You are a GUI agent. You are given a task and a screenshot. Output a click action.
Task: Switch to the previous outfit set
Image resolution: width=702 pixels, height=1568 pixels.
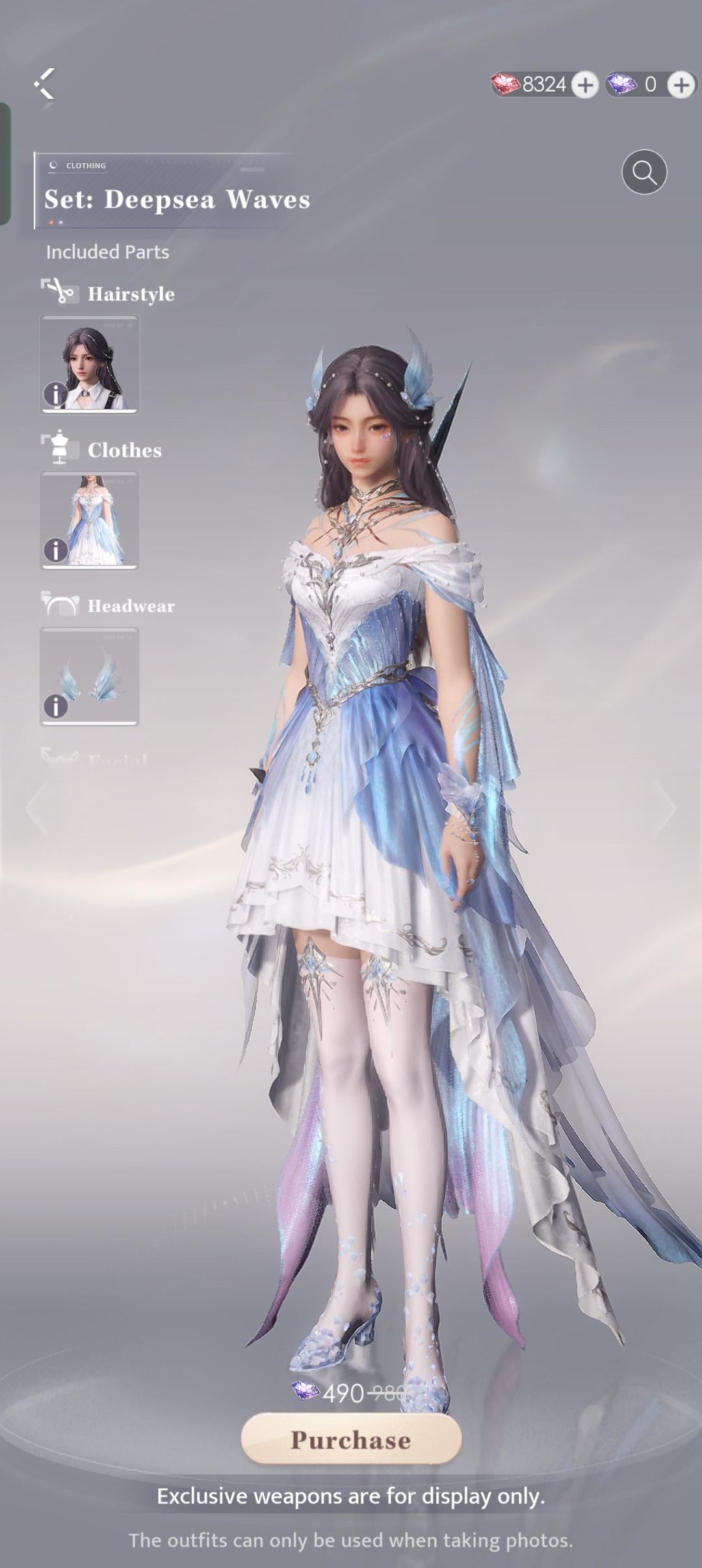pyautogui.click(x=37, y=808)
